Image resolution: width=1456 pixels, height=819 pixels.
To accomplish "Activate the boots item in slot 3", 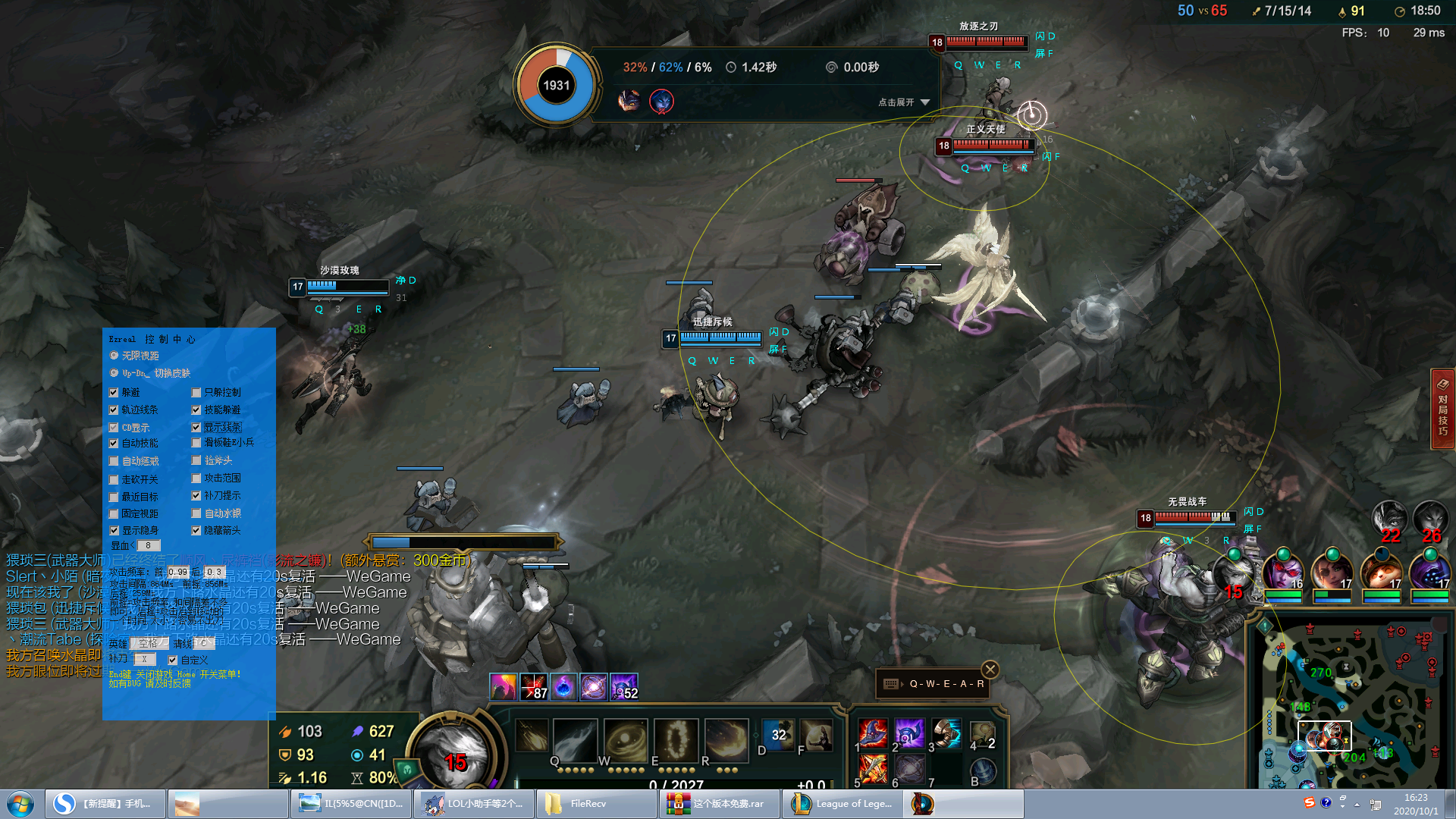I will (x=946, y=733).
